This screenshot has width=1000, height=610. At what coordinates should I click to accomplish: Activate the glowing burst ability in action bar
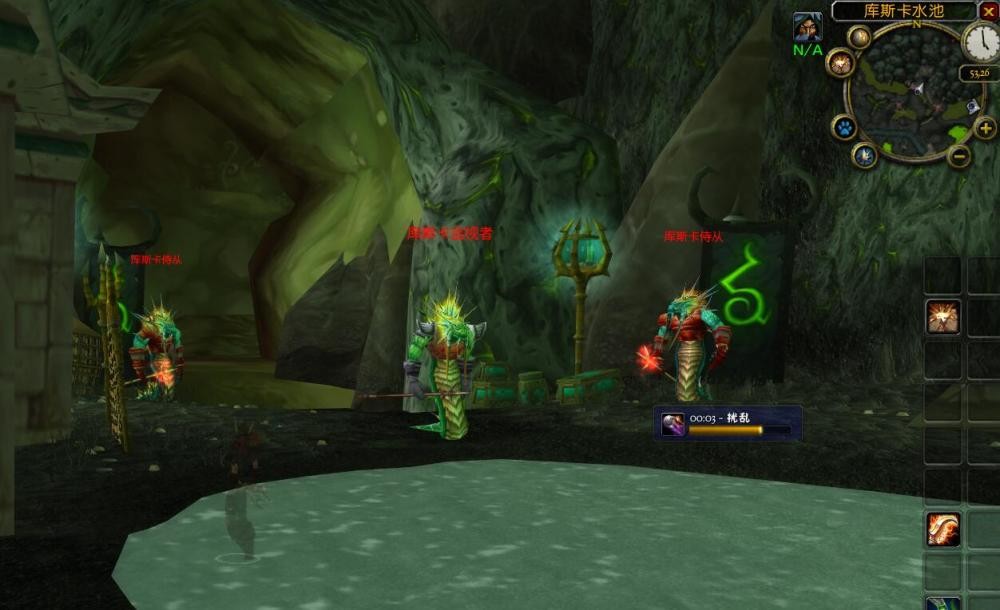pyautogui.click(x=942, y=316)
